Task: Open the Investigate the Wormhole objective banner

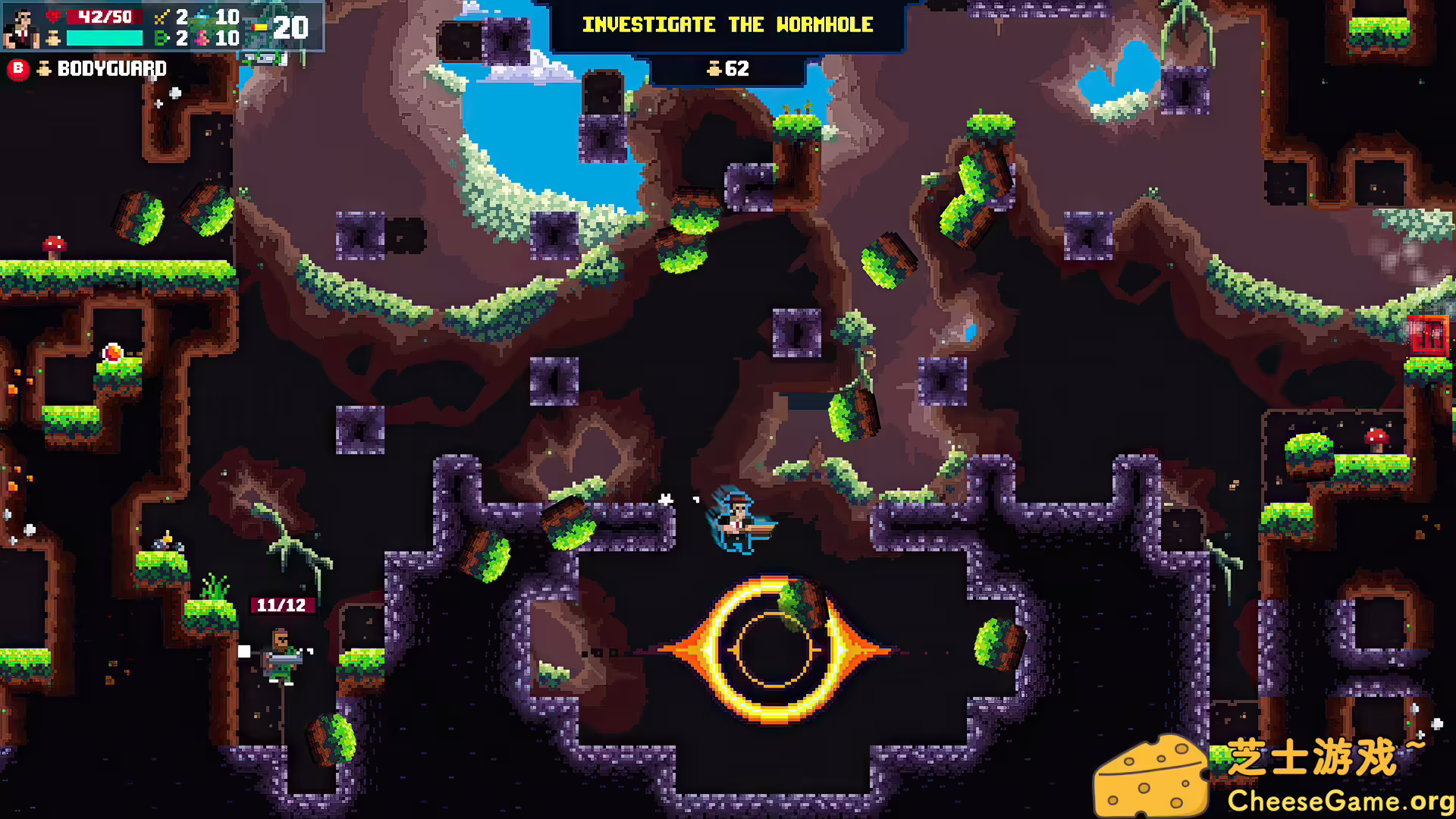Action: (727, 25)
